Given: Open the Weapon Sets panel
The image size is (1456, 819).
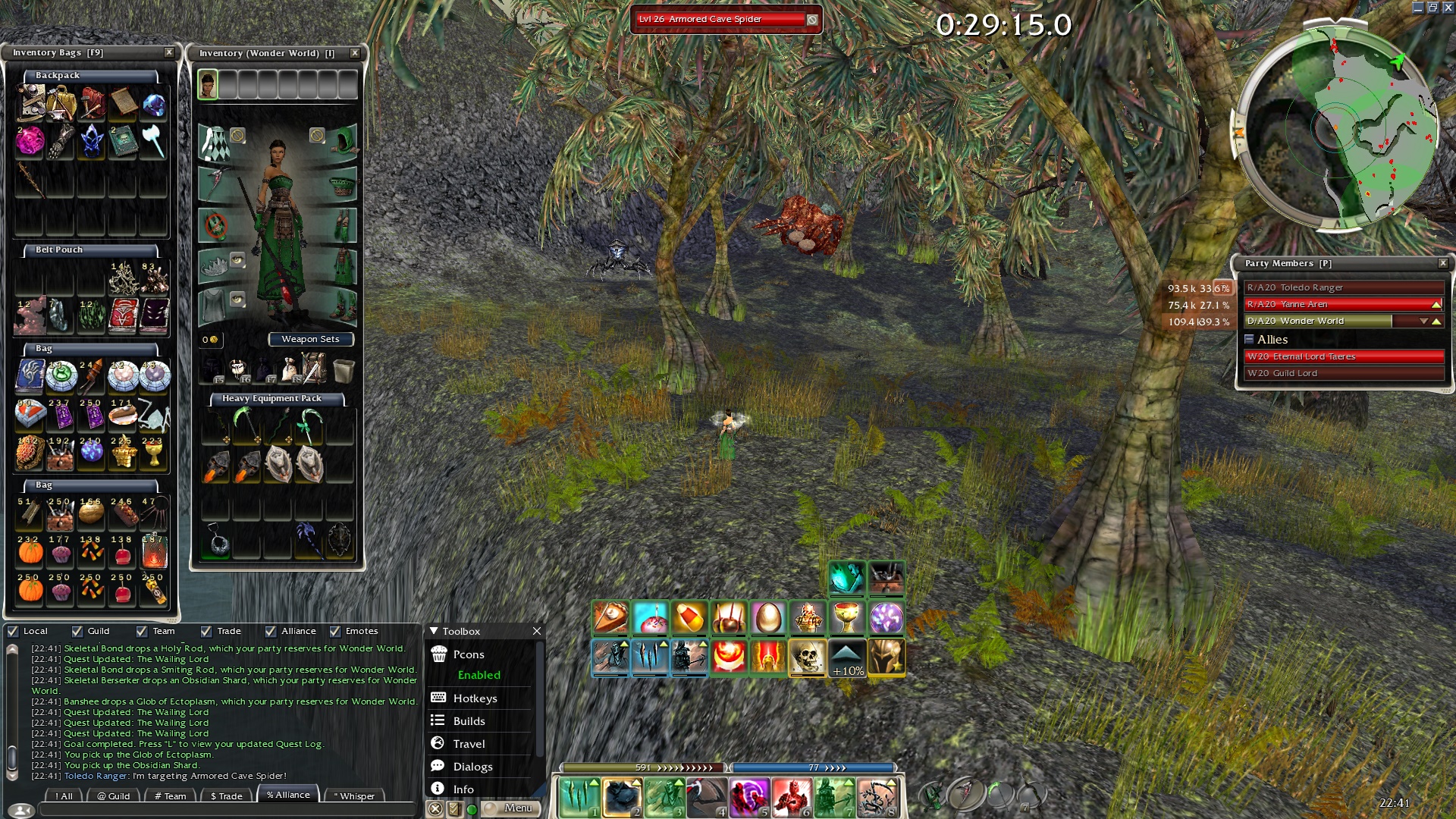Looking at the screenshot, I should click(x=310, y=339).
